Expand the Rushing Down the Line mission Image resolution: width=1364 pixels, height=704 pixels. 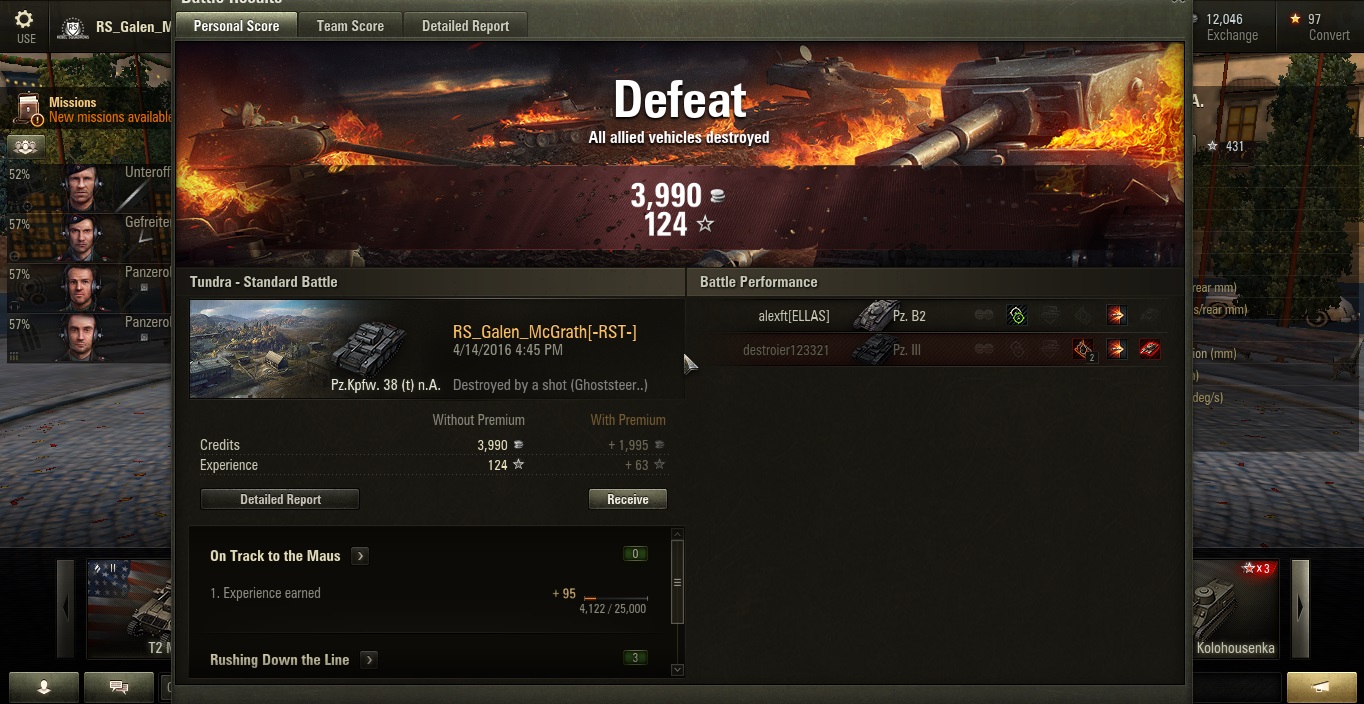(369, 660)
